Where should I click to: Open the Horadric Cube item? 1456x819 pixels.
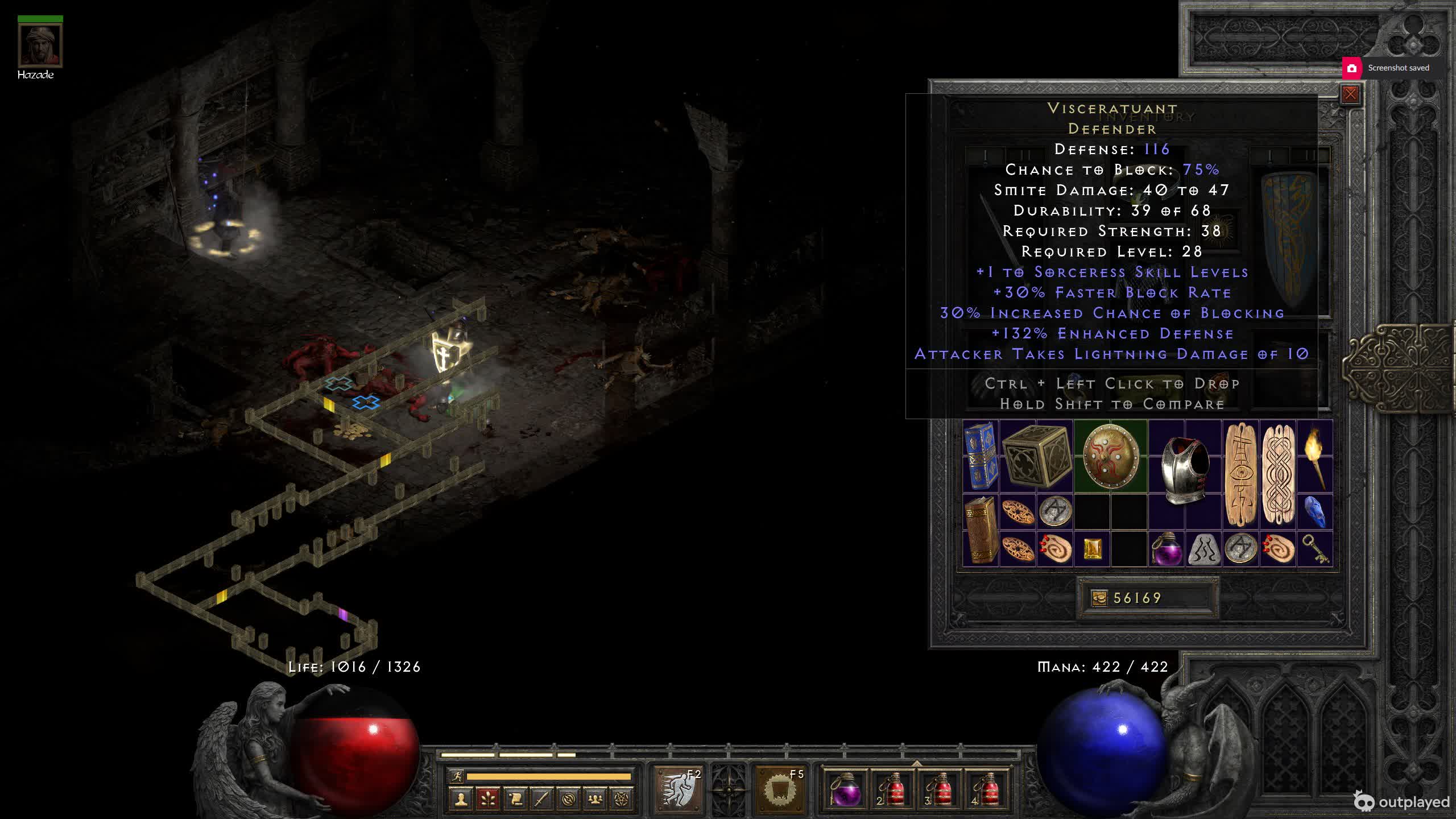click(x=1036, y=456)
